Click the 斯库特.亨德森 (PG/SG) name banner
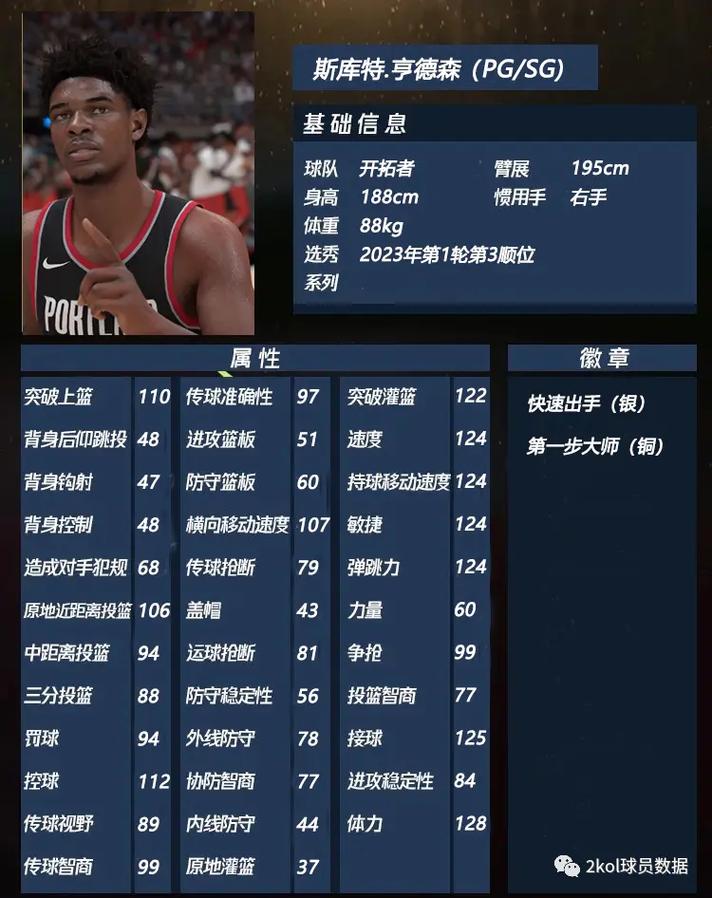712x898 pixels. [445, 69]
